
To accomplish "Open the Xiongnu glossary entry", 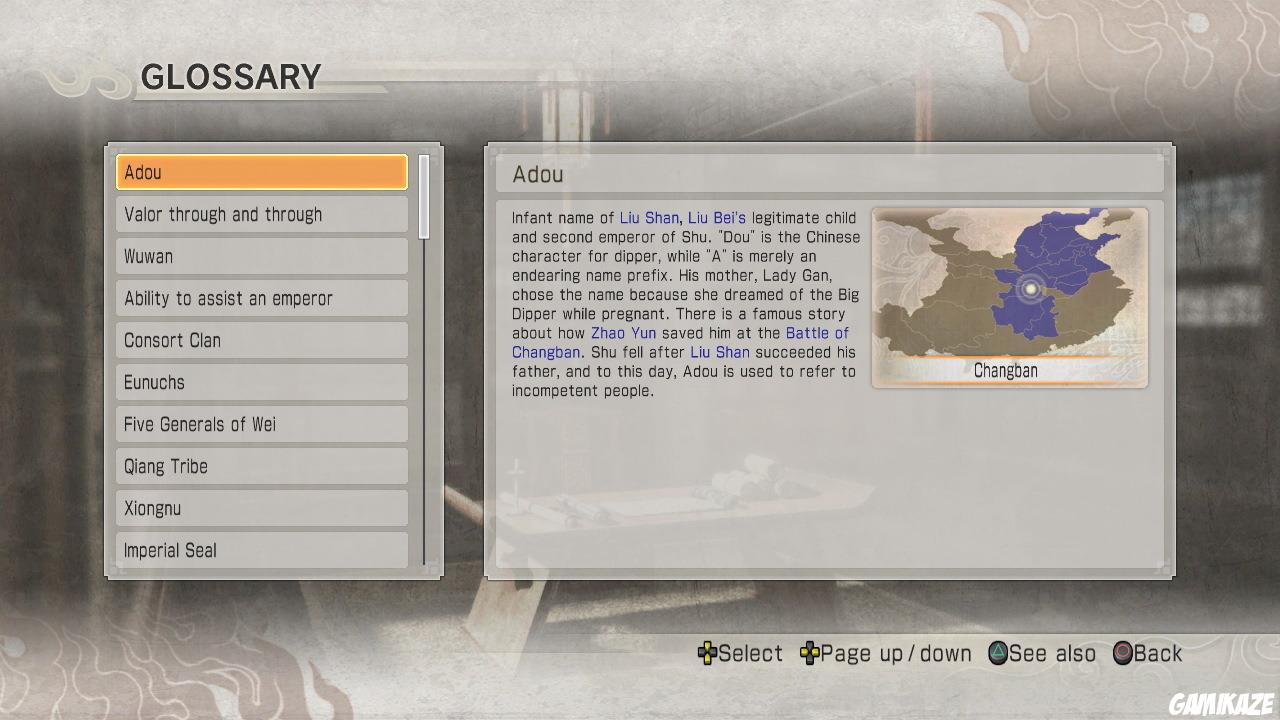I will tap(261, 508).
